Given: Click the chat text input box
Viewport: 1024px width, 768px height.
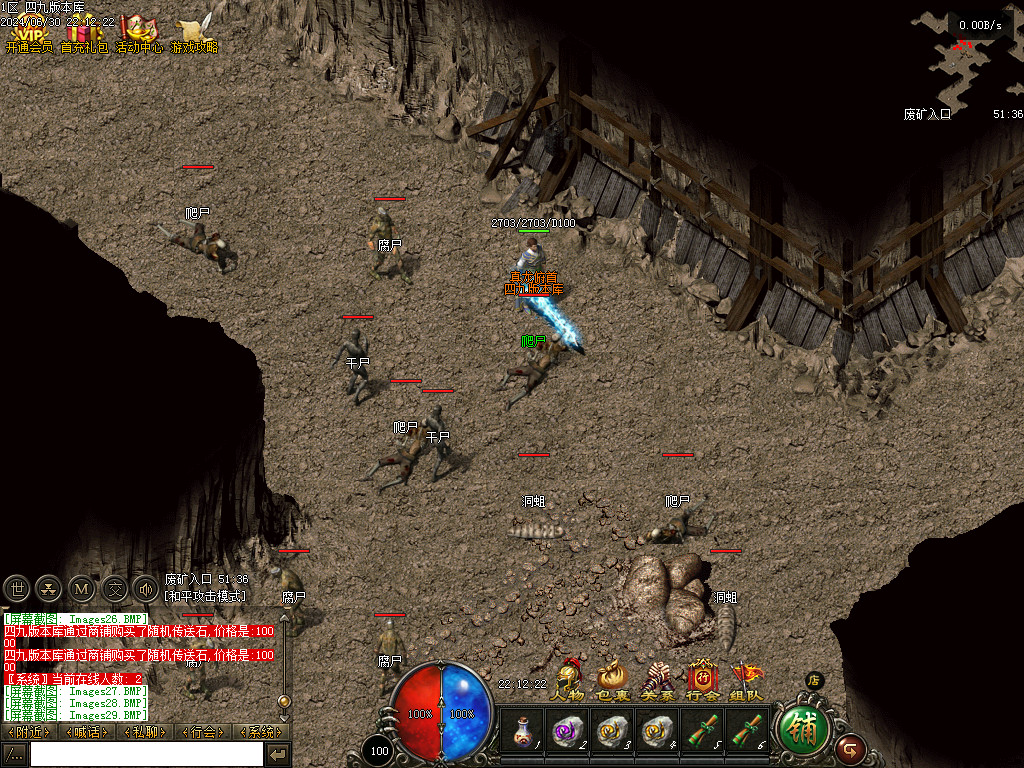Looking at the screenshot, I should (x=146, y=754).
